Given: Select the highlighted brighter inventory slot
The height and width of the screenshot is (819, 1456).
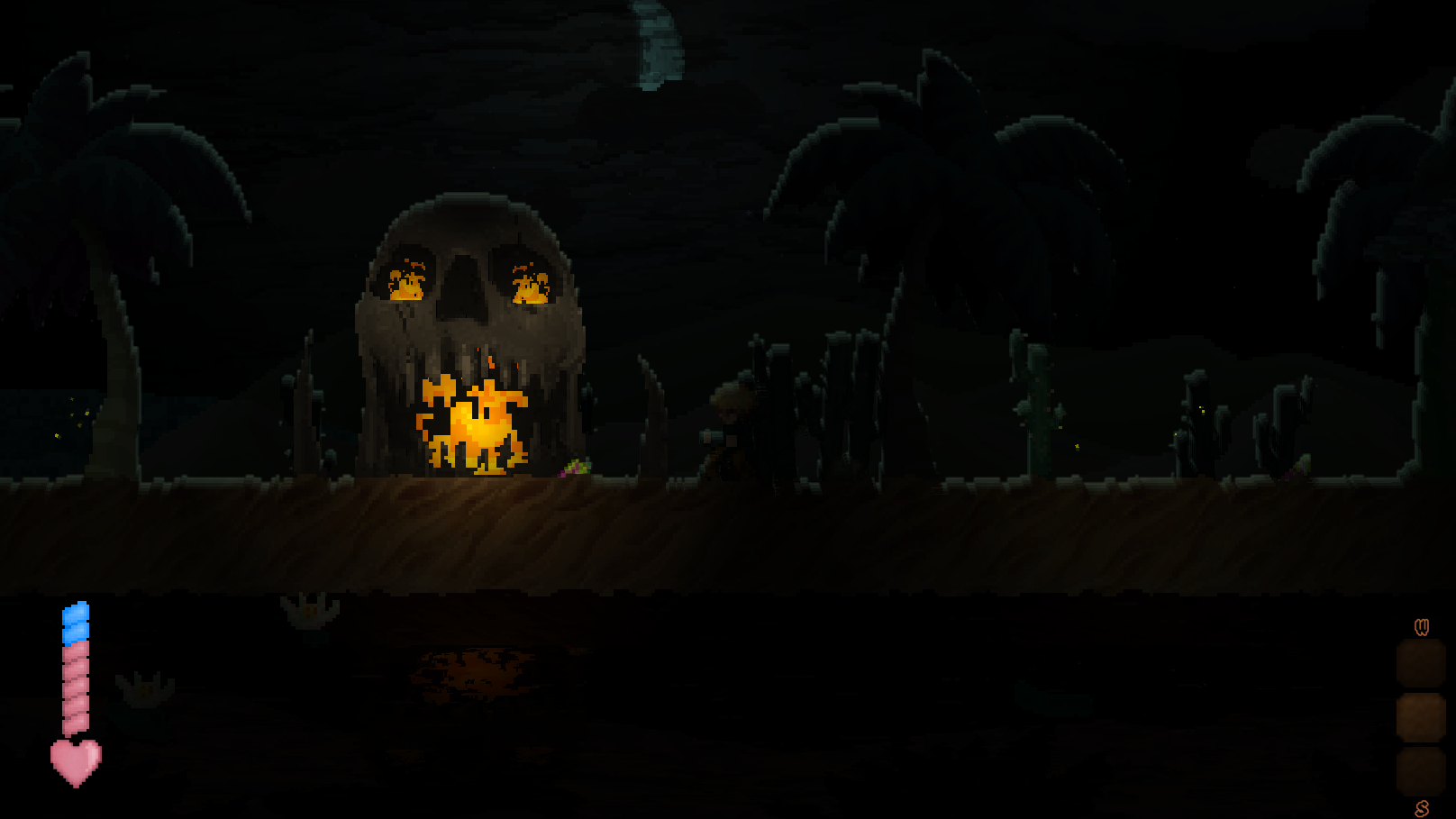Looking at the screenshot, I should [x=1421, y=717].
